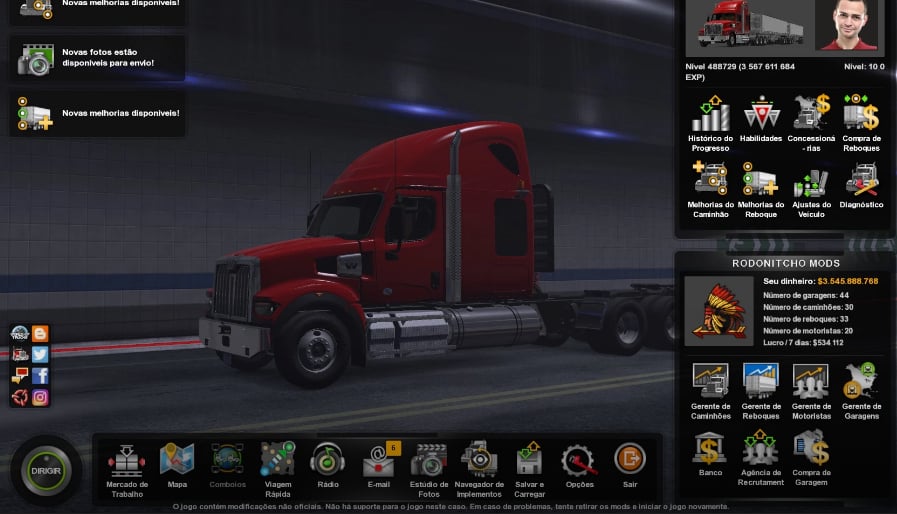Open Salvar e Carregar menu
Image resolution: width=897 pixels, height=514 pixels.
point(530,460)
